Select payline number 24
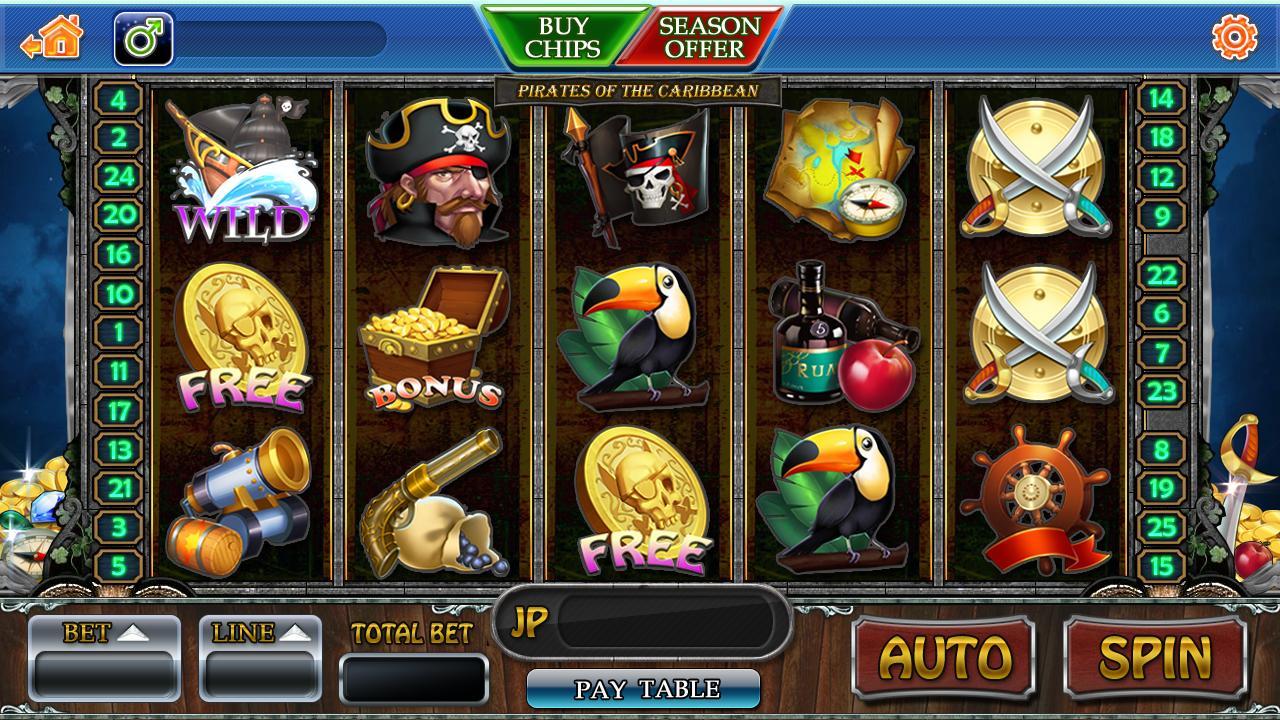Image resolution: width=1280 pixels, height=720 pixels. 119,177
